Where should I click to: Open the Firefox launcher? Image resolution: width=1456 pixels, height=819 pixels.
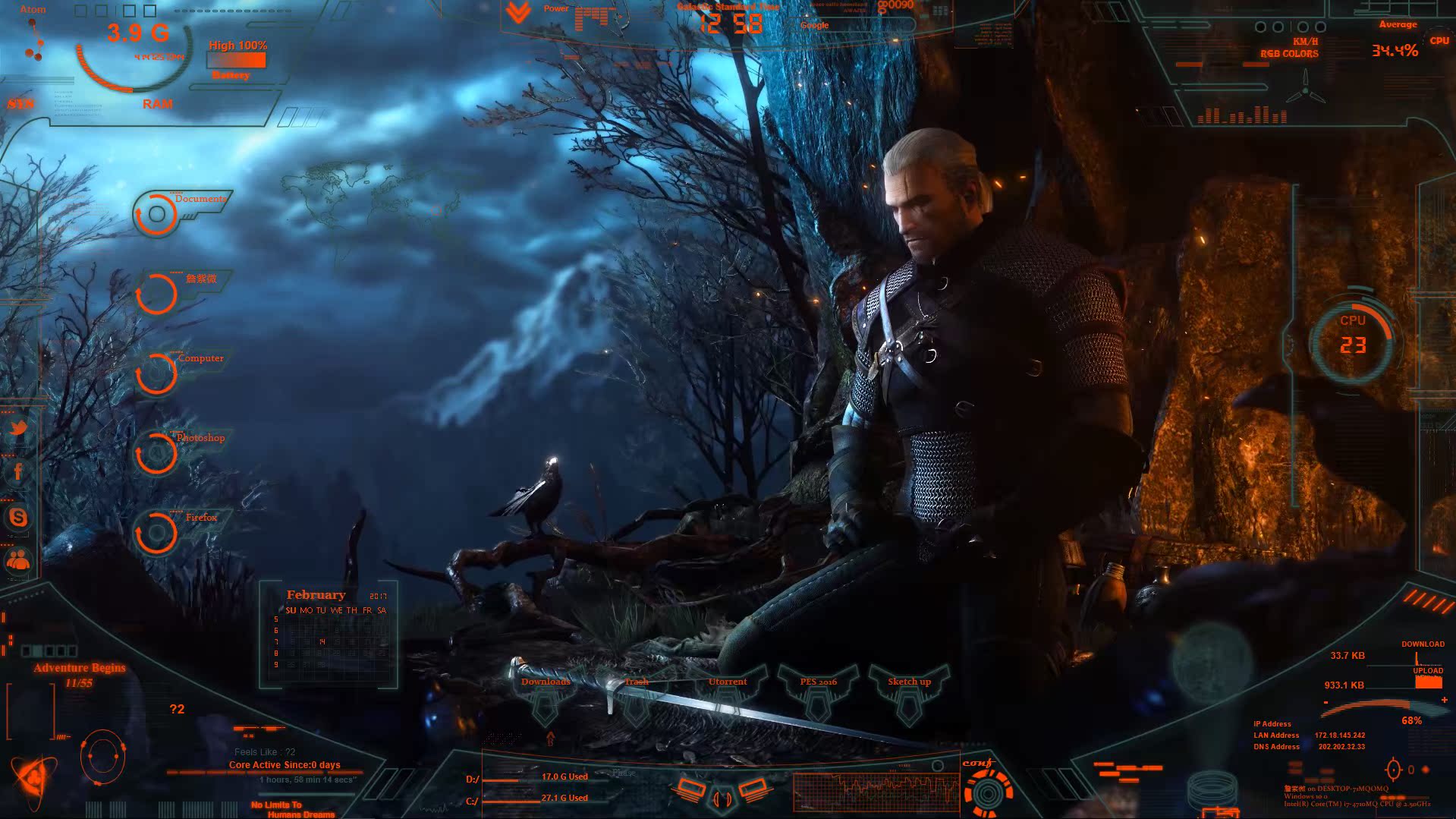(x=157, y=533)
